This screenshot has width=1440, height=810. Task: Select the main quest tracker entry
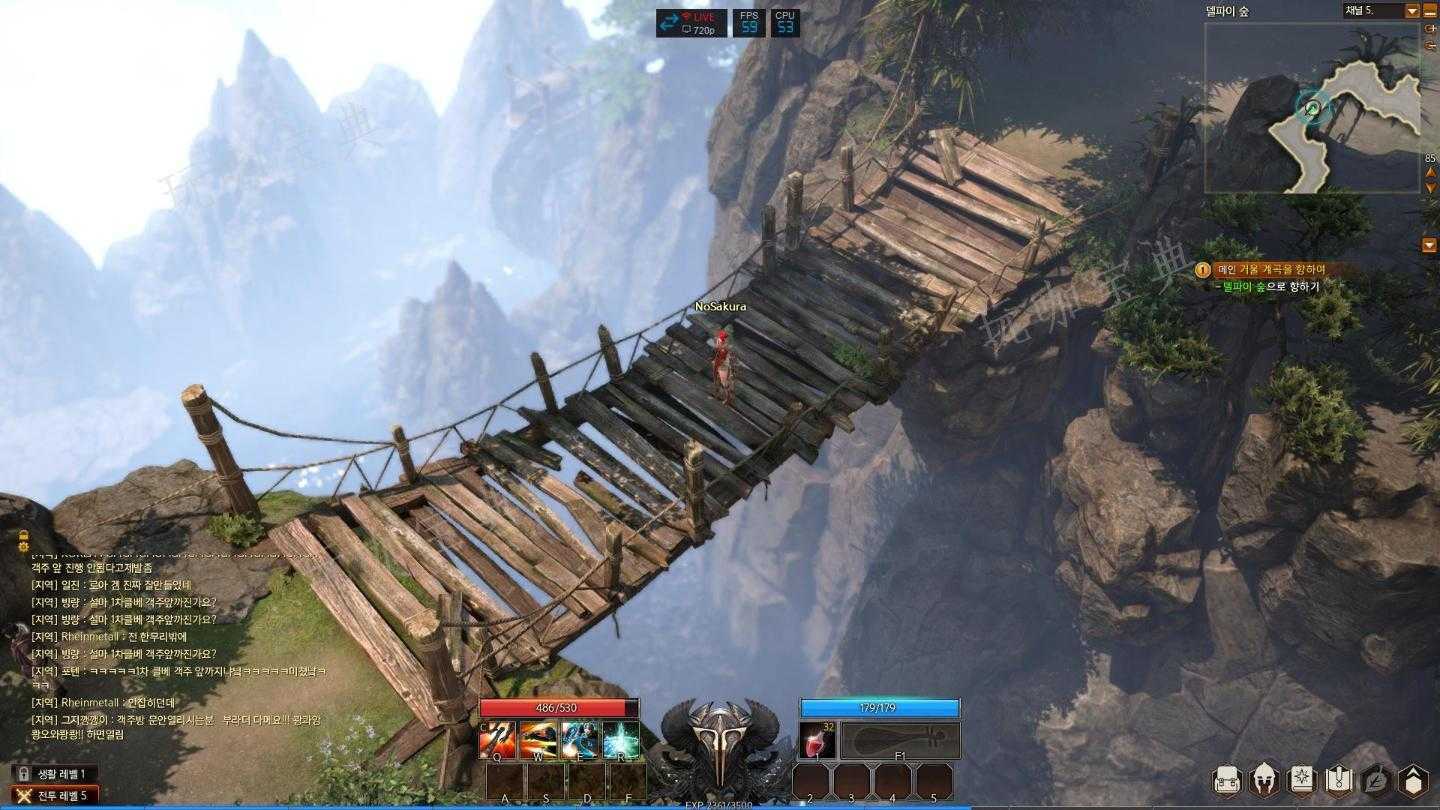click(x=1271, y=269)
